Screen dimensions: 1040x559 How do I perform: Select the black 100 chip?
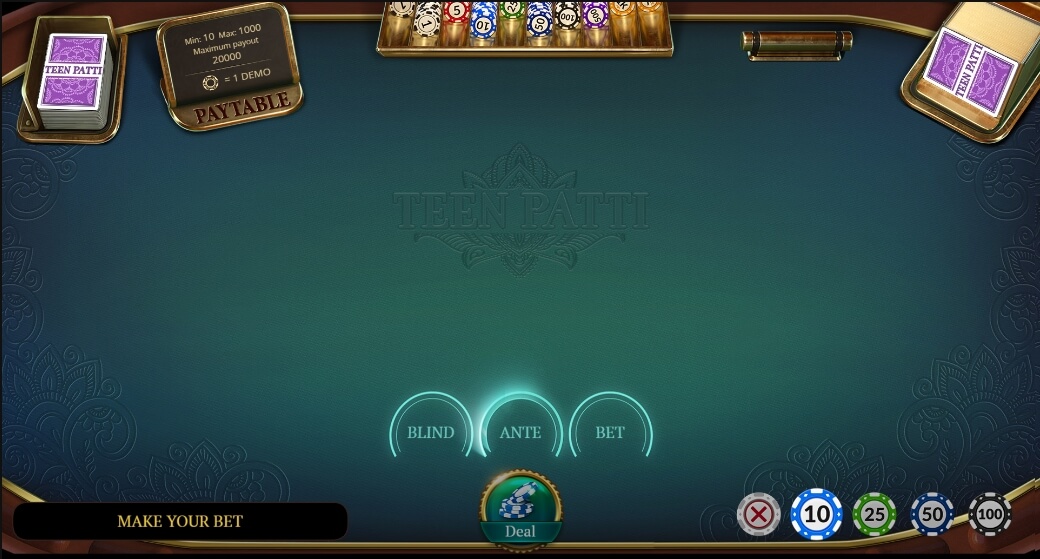(x=990, y=515)
